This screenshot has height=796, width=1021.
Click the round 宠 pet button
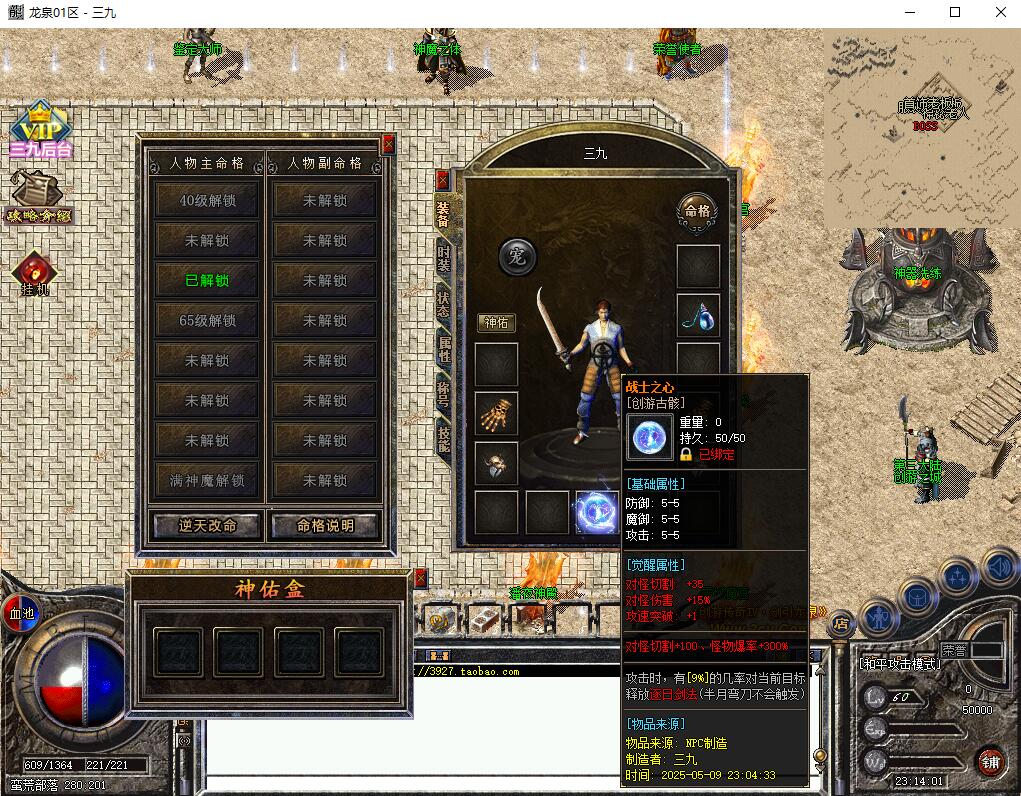[x=517, y=257]
